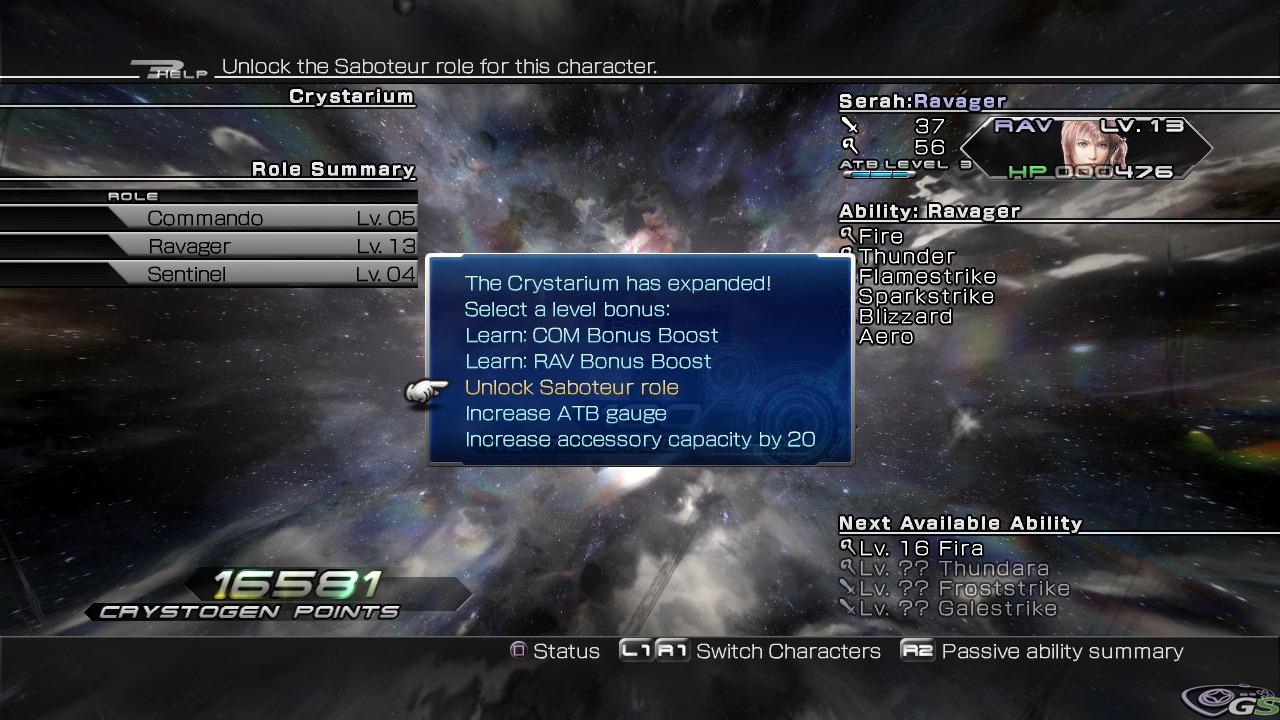Screen dimensions: 1280x720
Task: Select the Fire ability entry
Action: click(x=880, y=237)
